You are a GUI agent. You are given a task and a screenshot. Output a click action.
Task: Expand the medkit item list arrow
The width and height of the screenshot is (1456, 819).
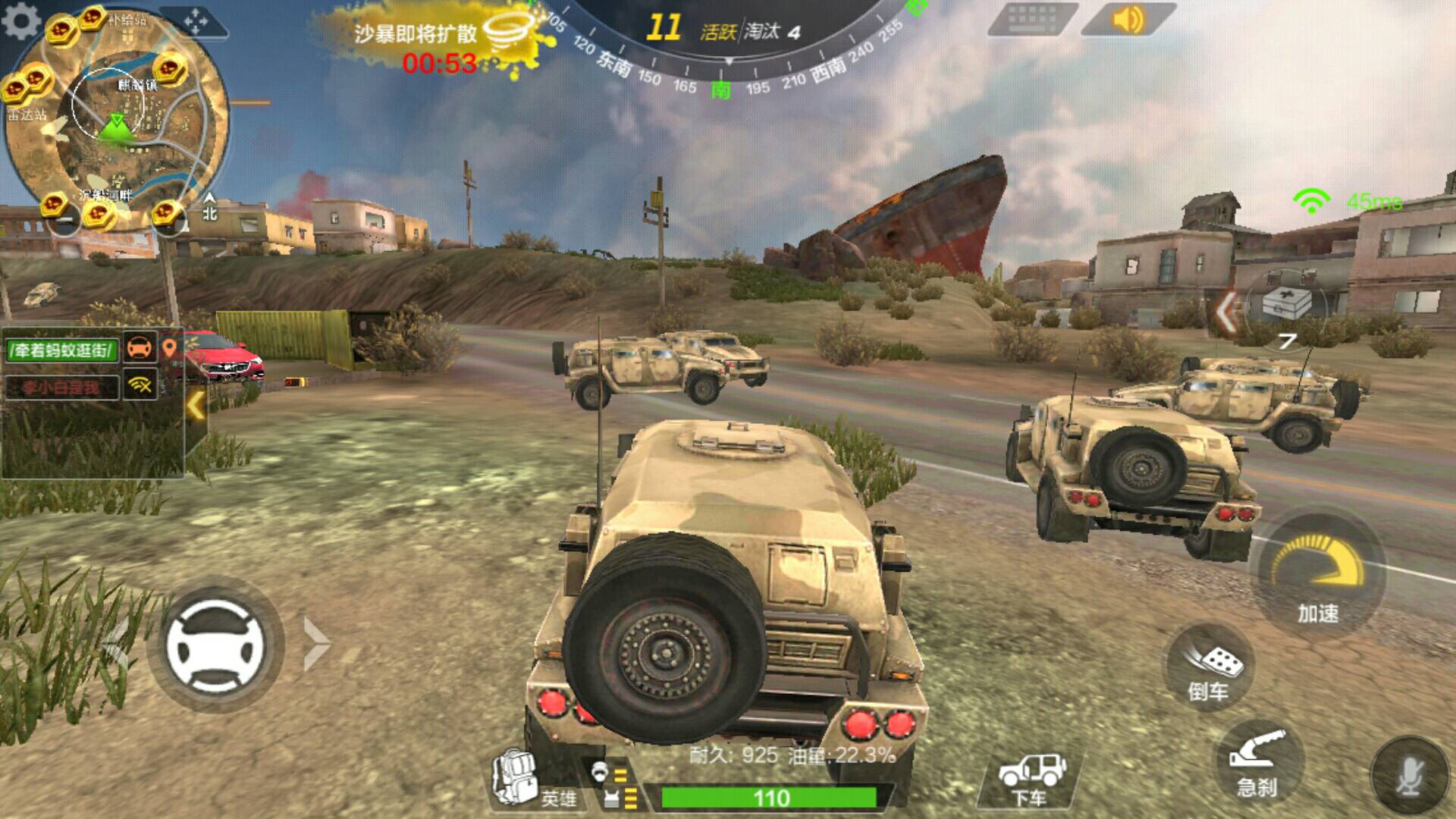1226,312
